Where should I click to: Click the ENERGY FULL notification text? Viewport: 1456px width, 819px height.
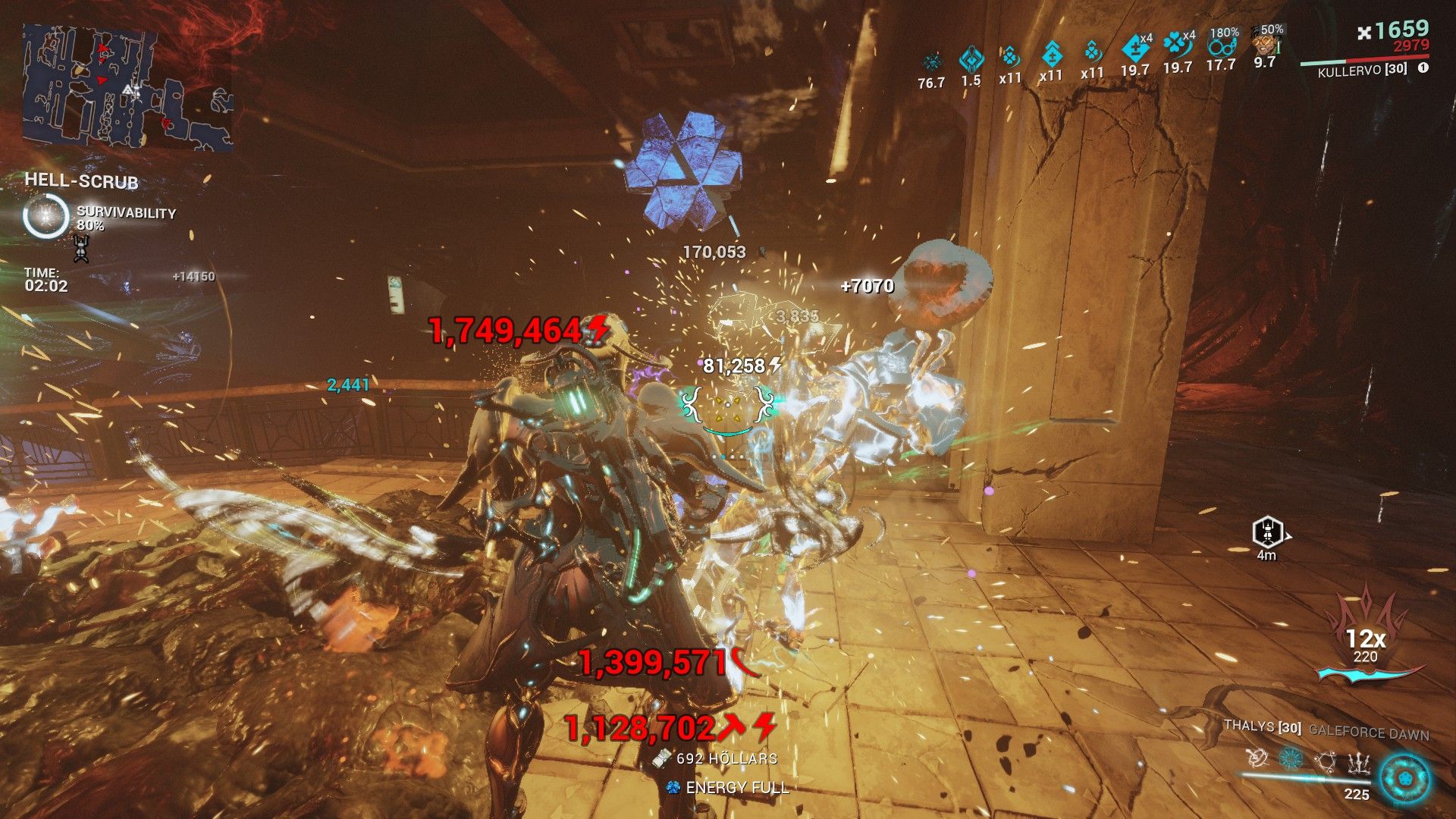[x=736, y=787]
